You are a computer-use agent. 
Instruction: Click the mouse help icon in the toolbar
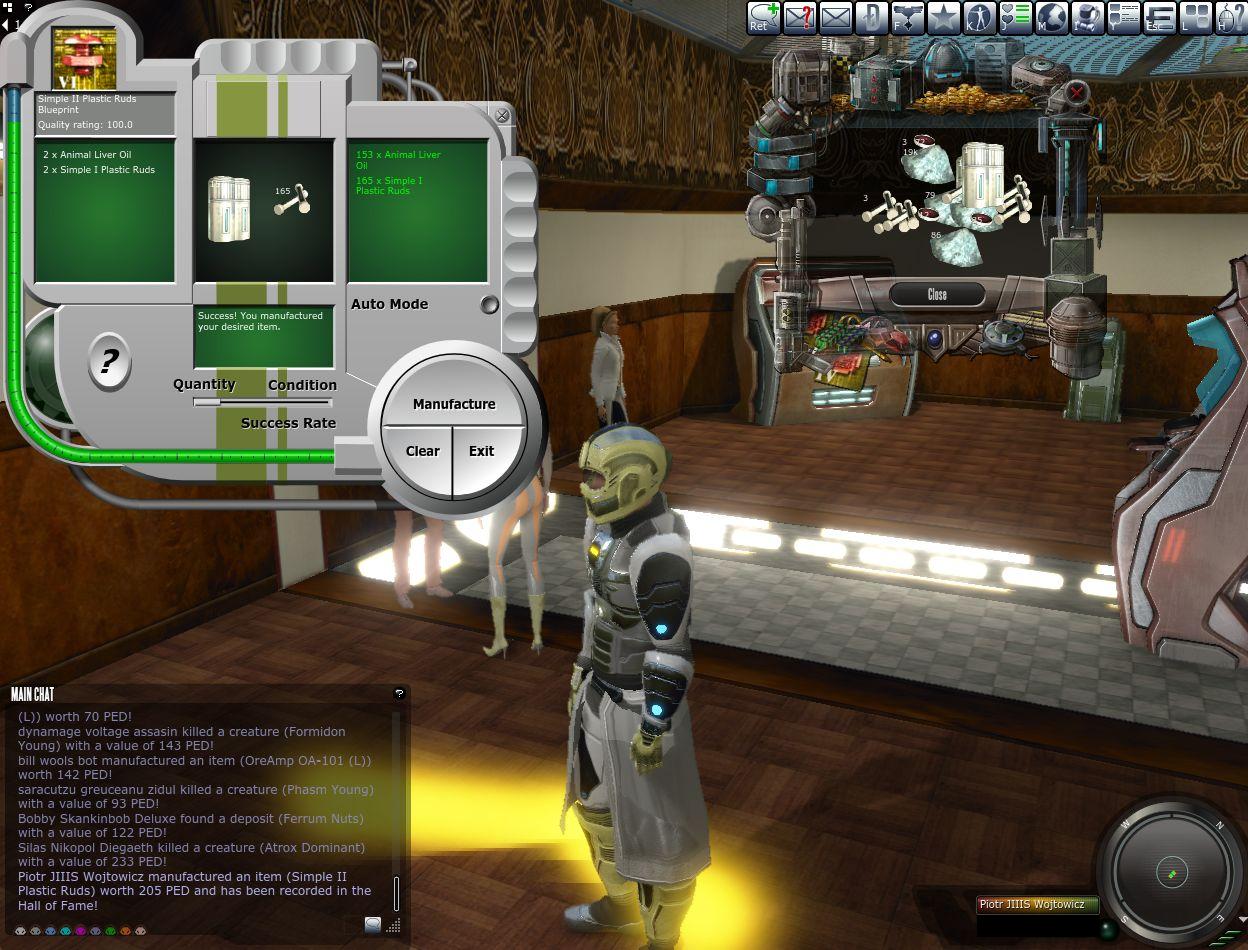(x=1230, y=18)
